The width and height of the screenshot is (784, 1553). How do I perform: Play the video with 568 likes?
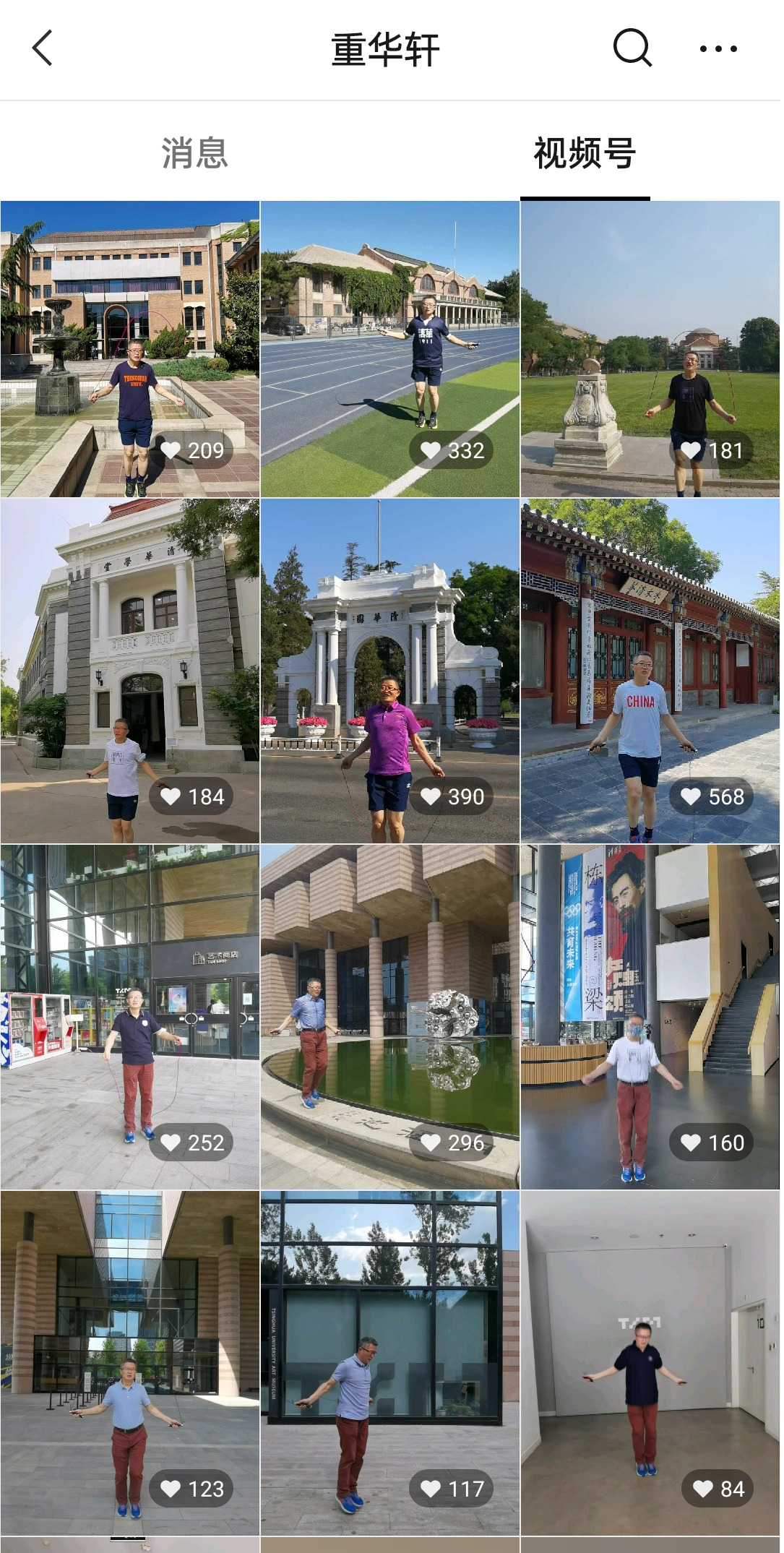(650, 671)
